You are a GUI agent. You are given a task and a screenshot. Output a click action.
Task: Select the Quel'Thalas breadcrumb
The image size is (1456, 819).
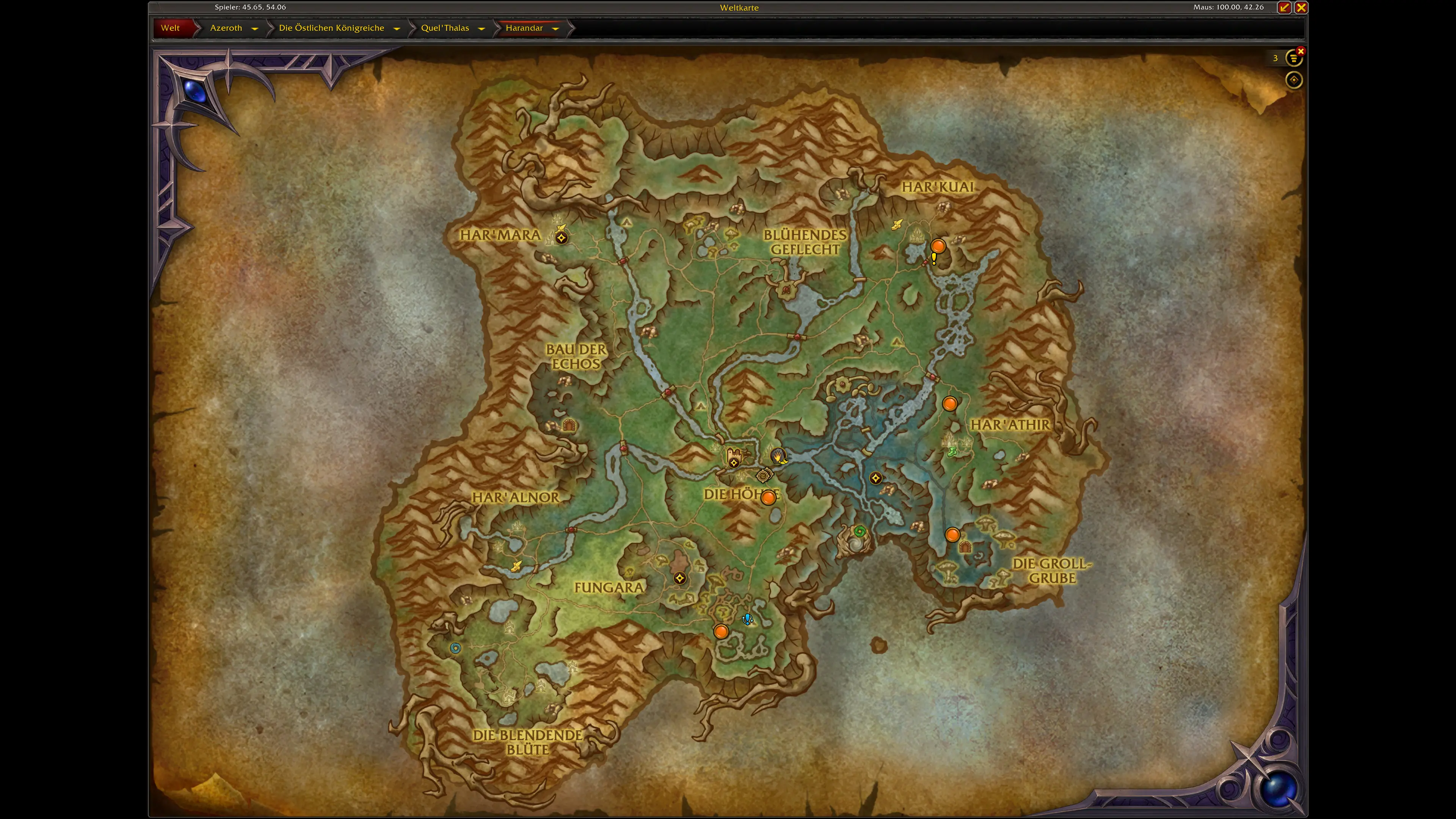445,28
